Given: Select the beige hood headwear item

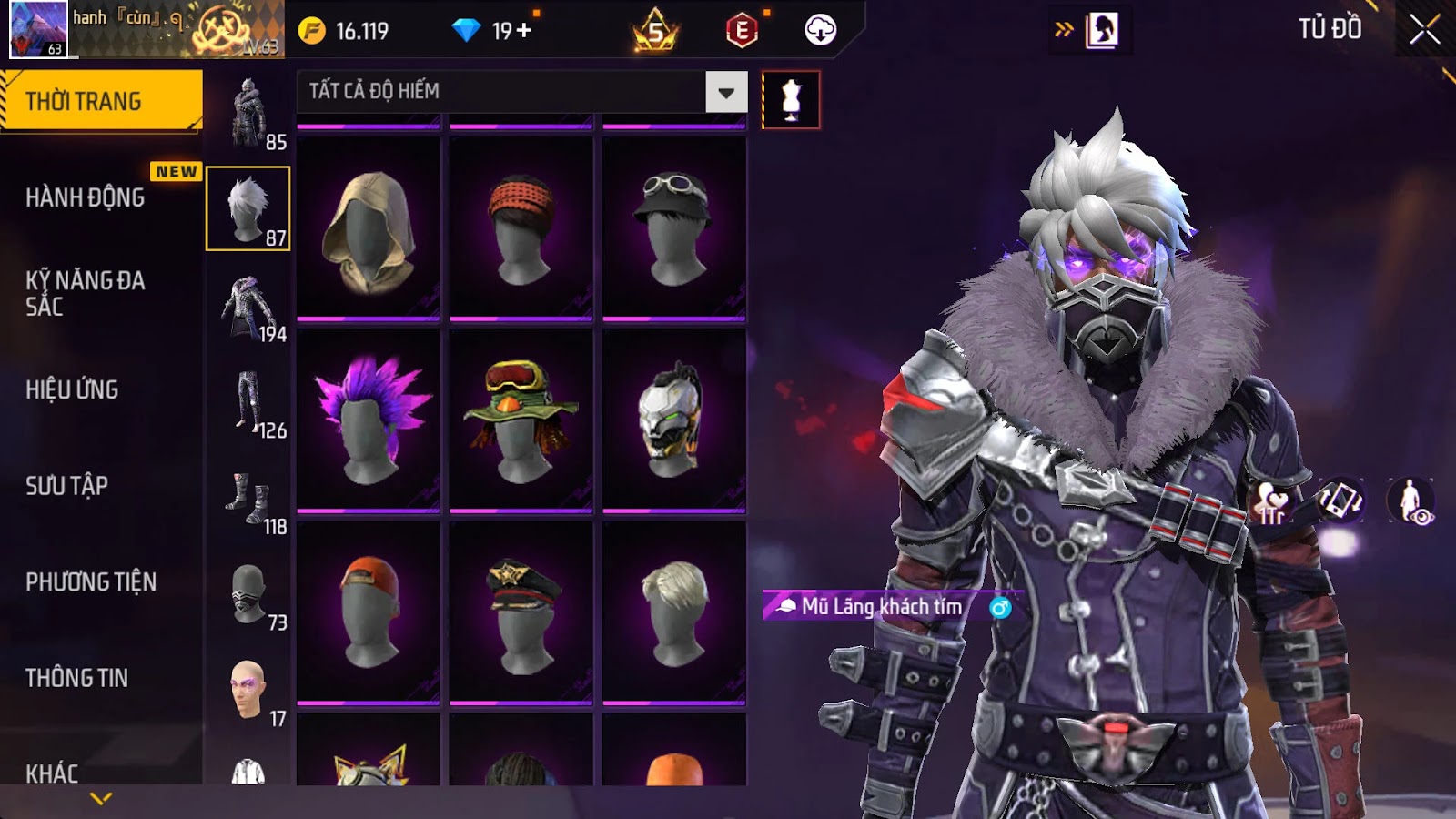Looking at the screenshot, I should pyautogui.click(x=369, y=229).
